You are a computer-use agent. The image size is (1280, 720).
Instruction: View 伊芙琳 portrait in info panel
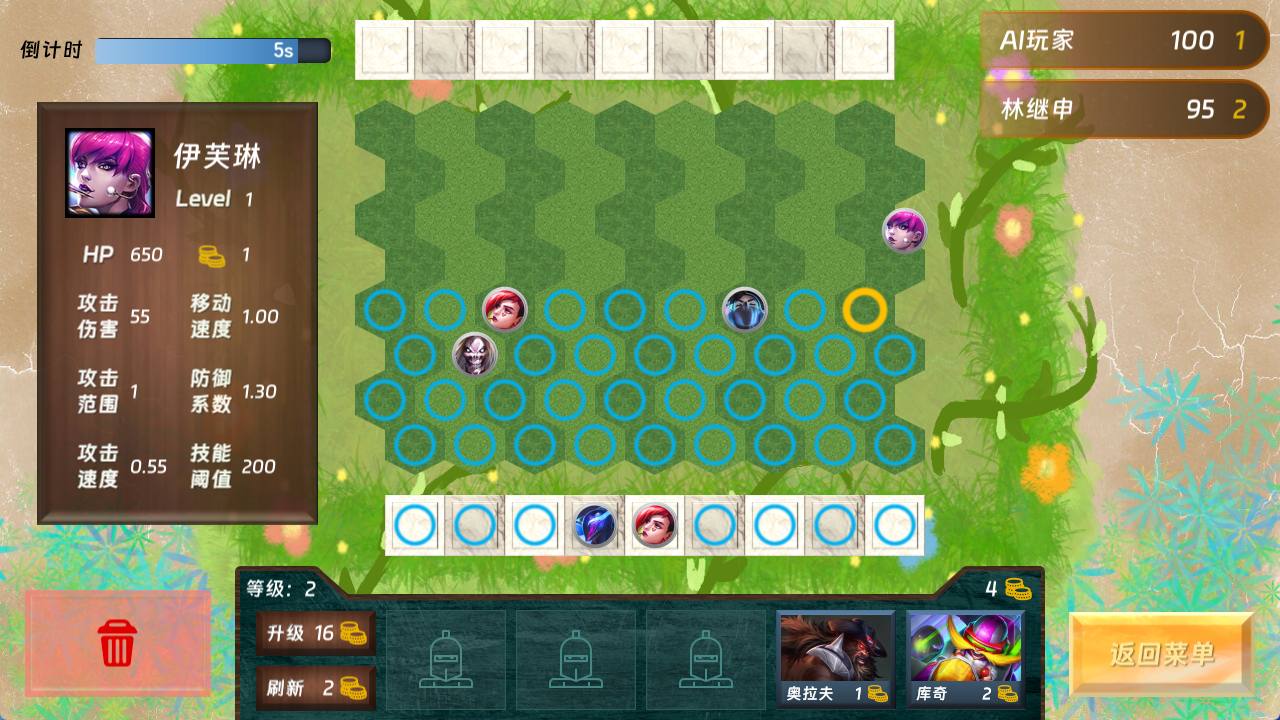click(x=110, y=173)
